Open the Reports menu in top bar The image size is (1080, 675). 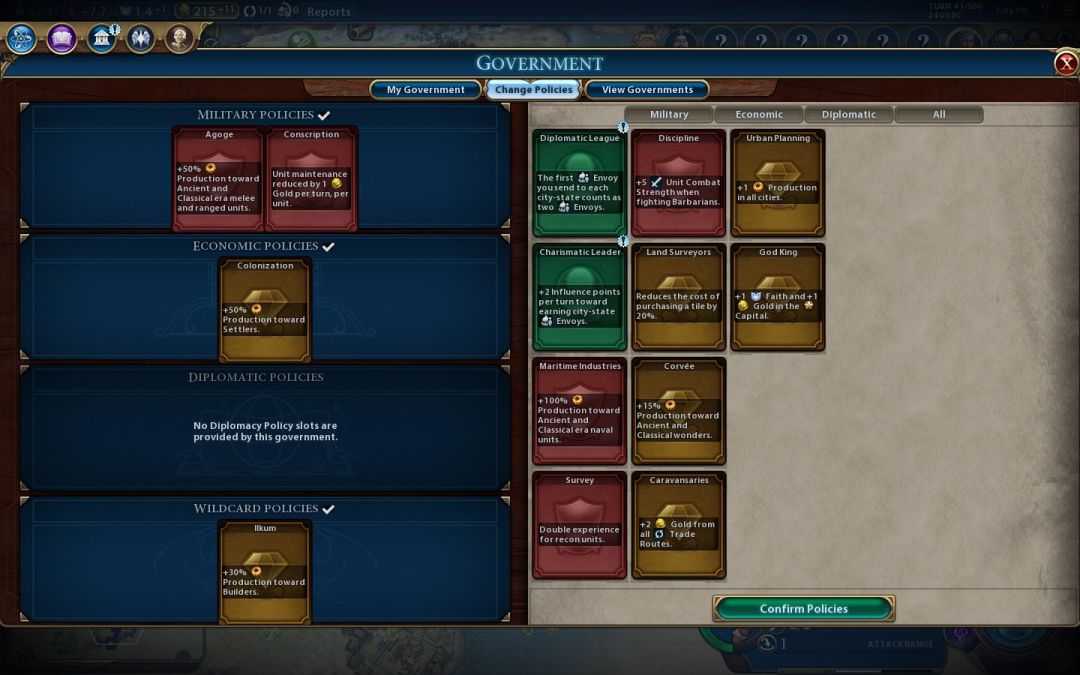[x=329, y=12]
